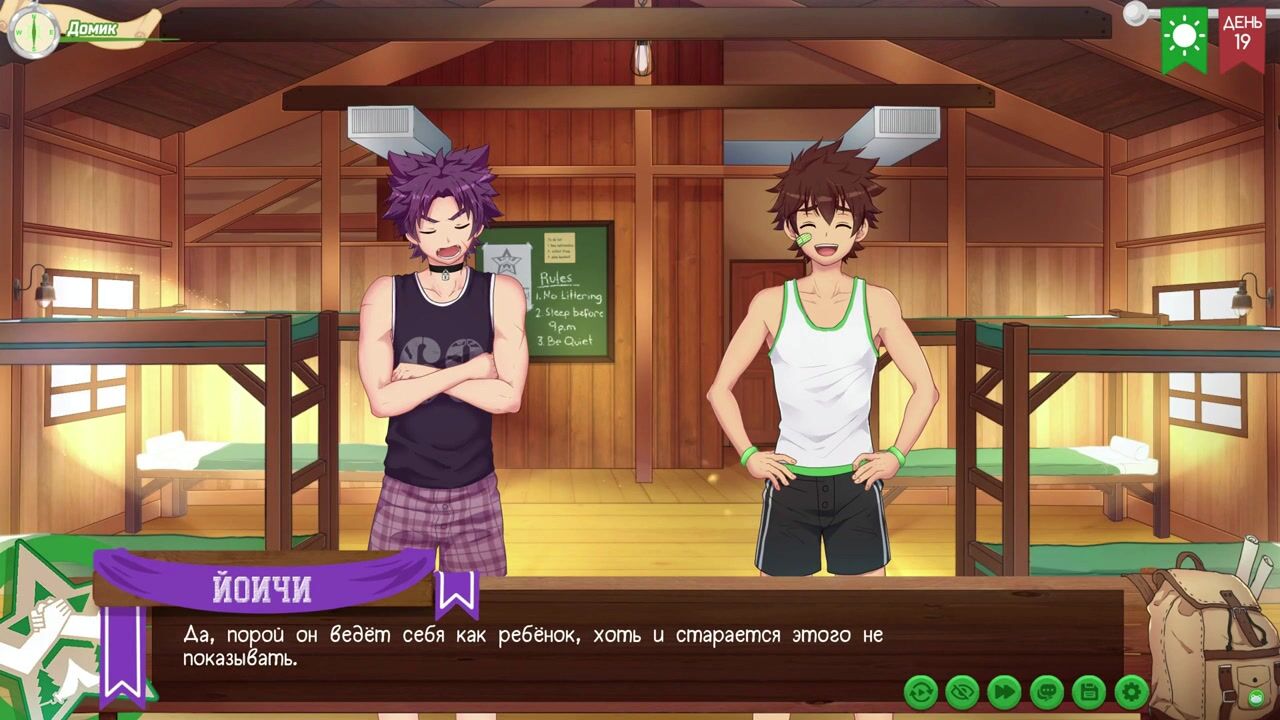Toggle auto-play with the circular arrows button

(921, 691)
